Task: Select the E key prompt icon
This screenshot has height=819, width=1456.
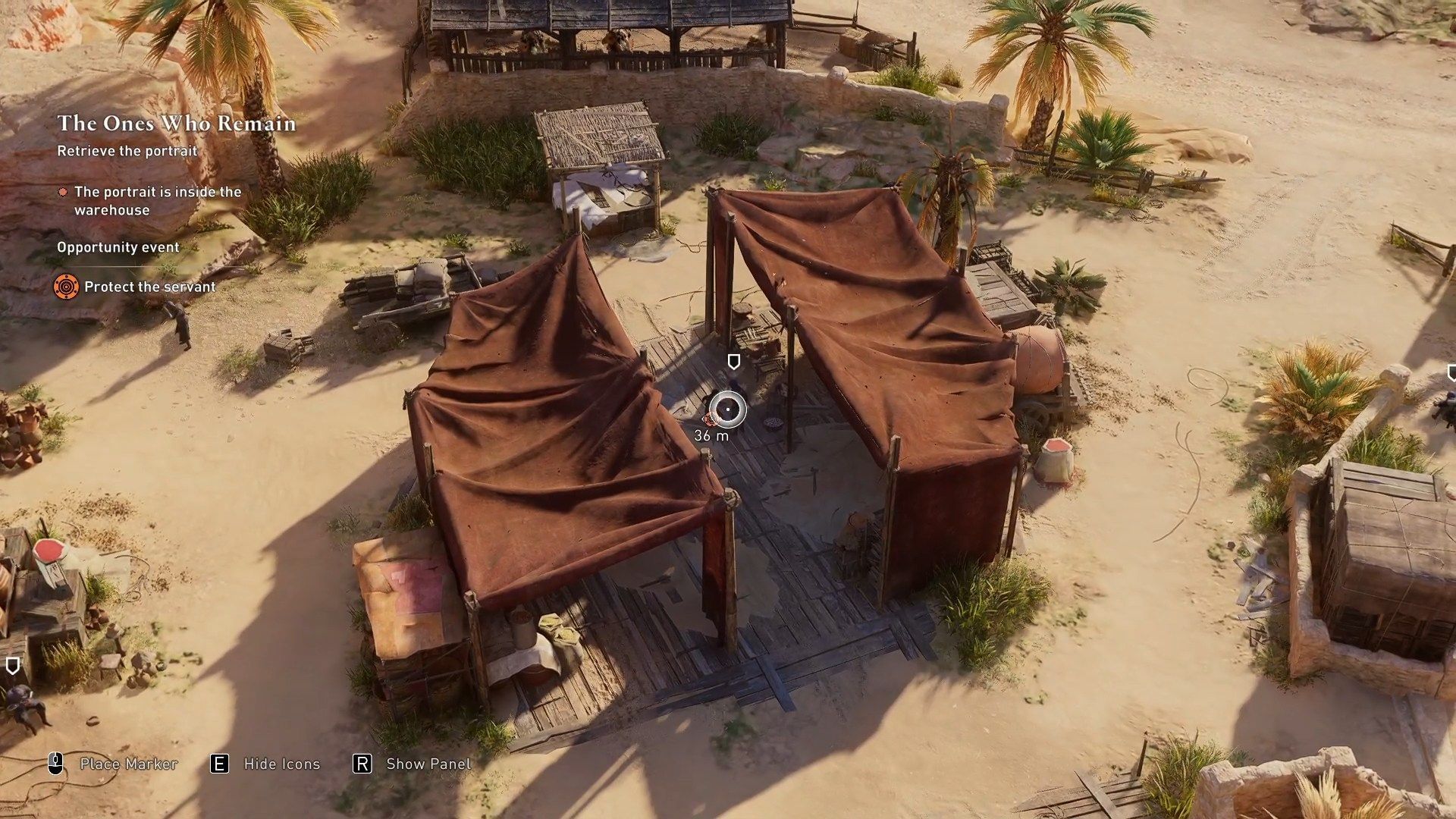Action: 220,764
